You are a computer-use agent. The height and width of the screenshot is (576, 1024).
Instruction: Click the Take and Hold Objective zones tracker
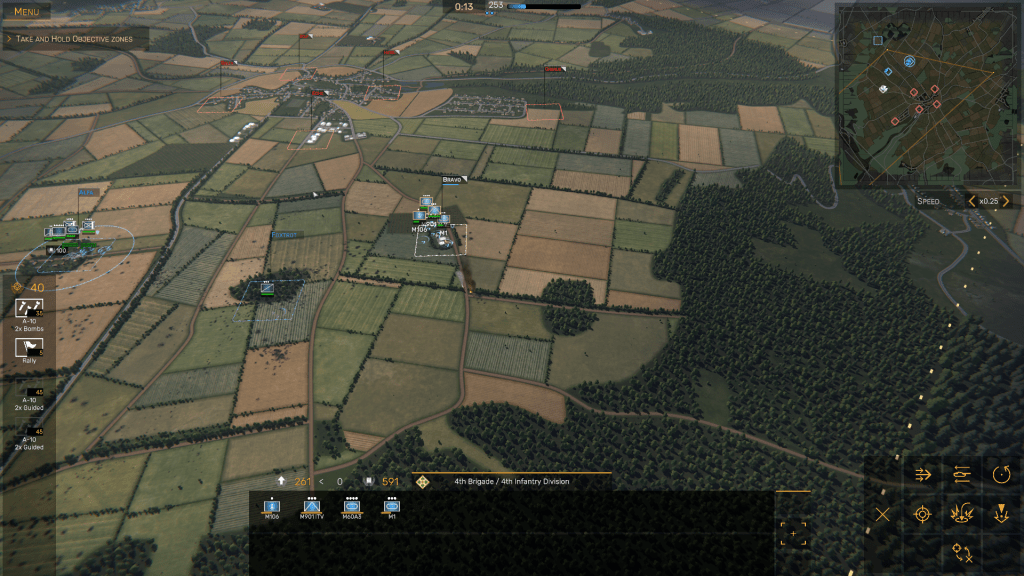[75, 39]
